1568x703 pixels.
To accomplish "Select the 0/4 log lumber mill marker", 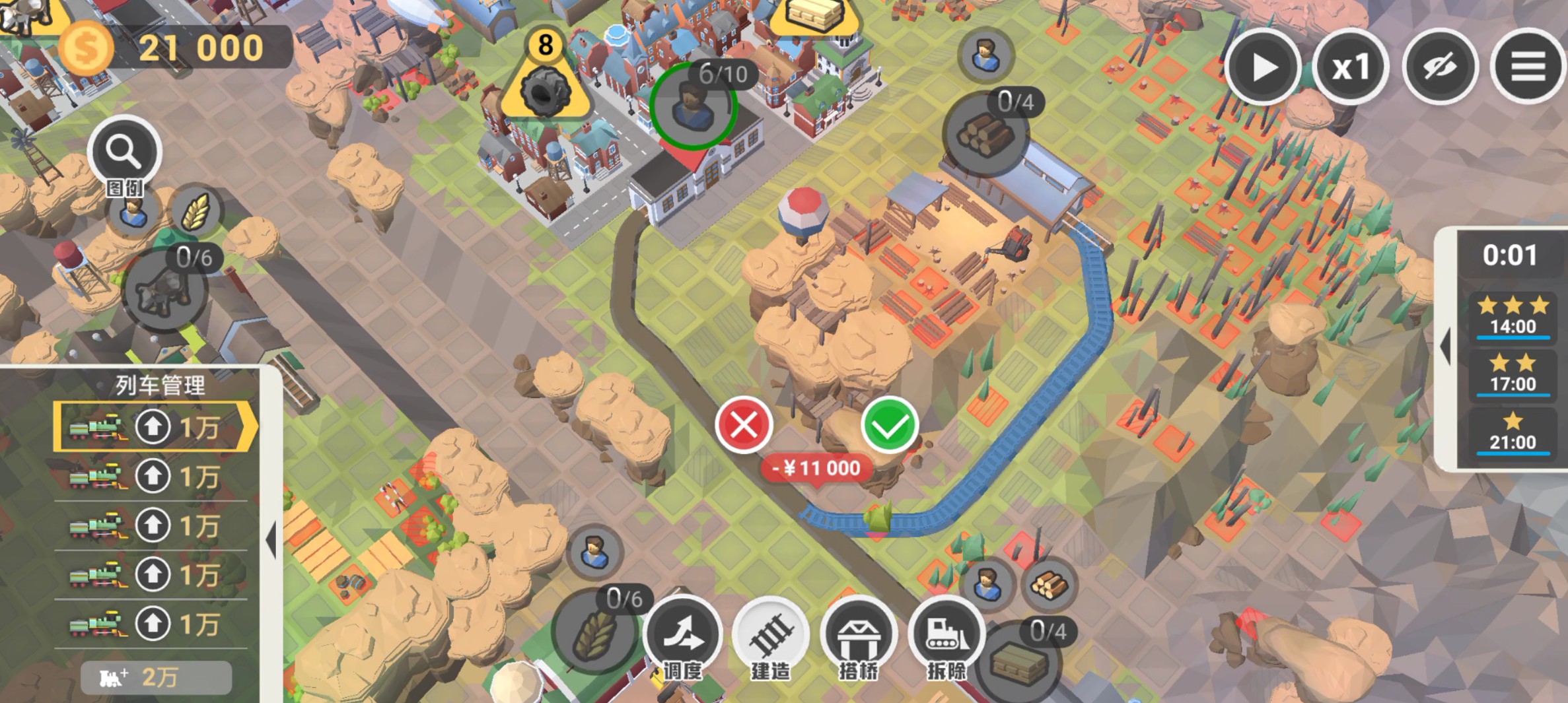I will click(x=985, y=133).
